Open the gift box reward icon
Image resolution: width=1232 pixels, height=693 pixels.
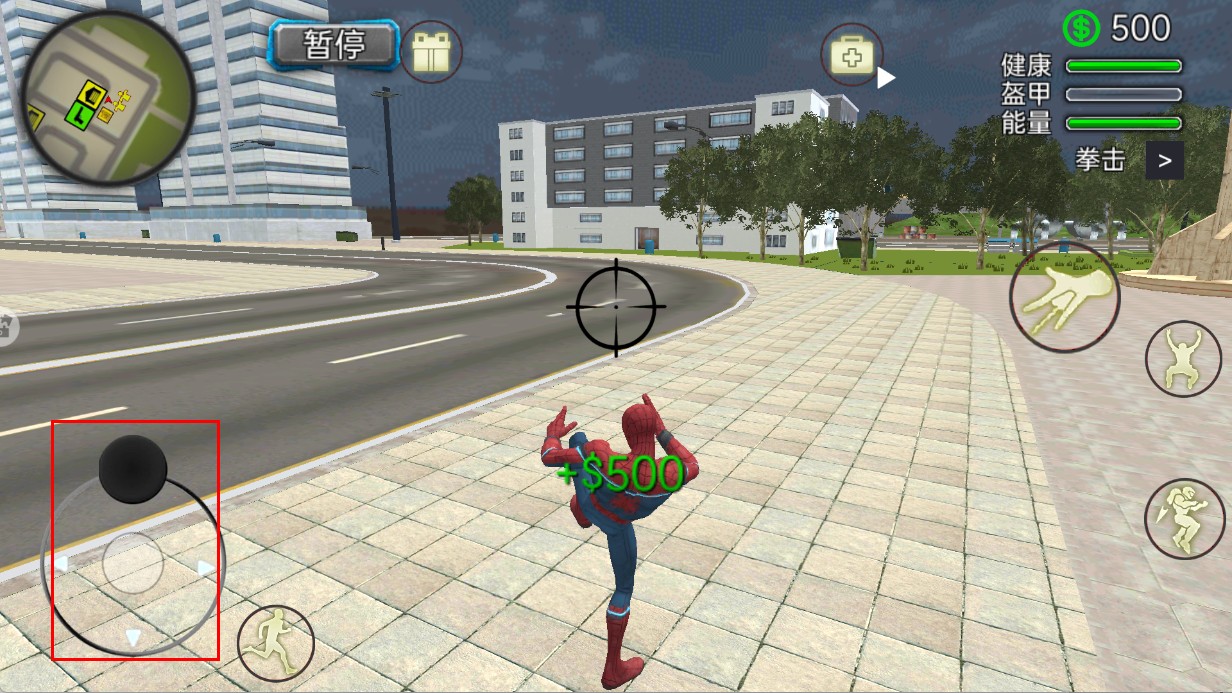[x=431, y=51]
